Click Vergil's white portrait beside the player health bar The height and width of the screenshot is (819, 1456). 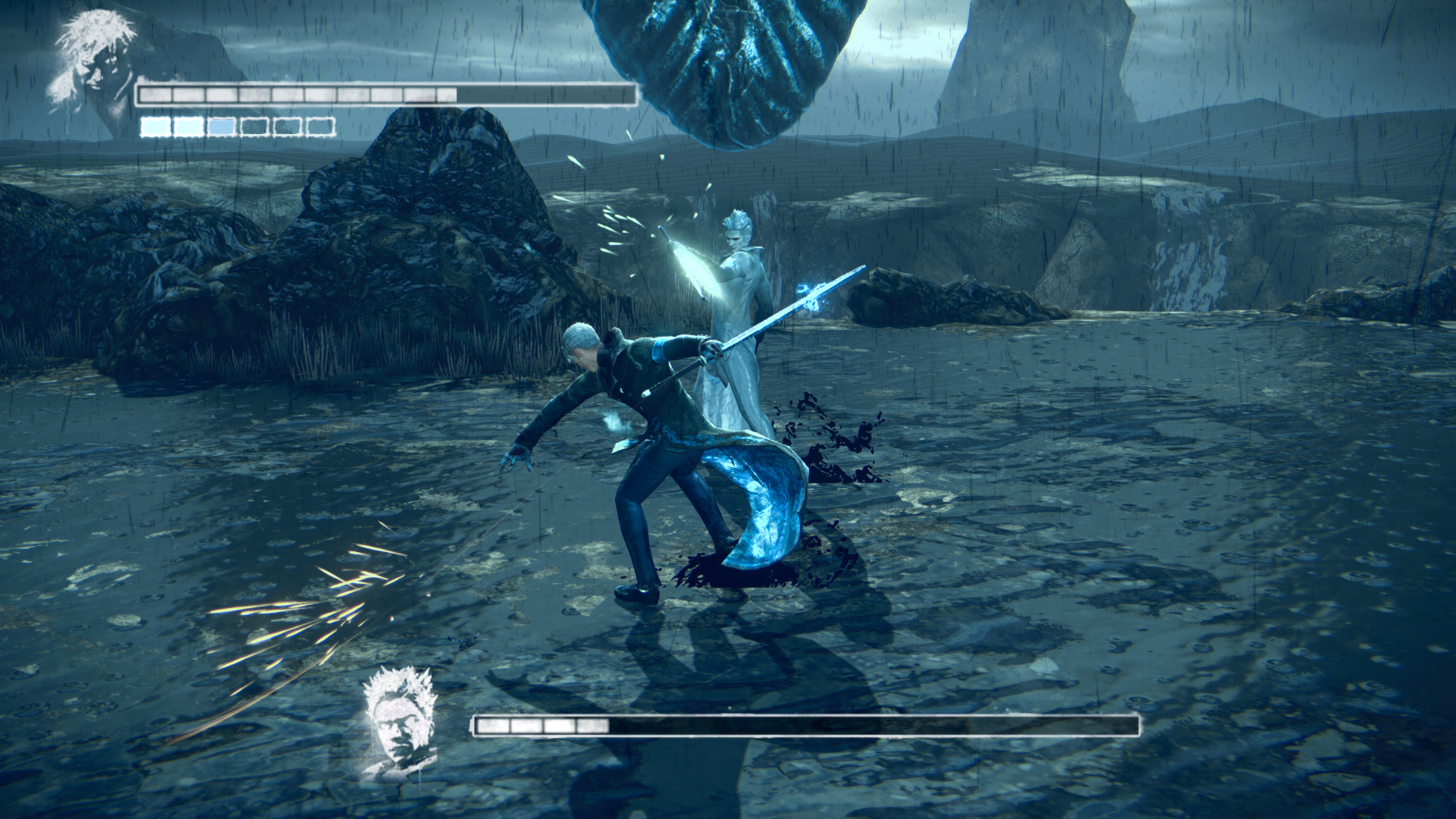(x=93, y=62)
